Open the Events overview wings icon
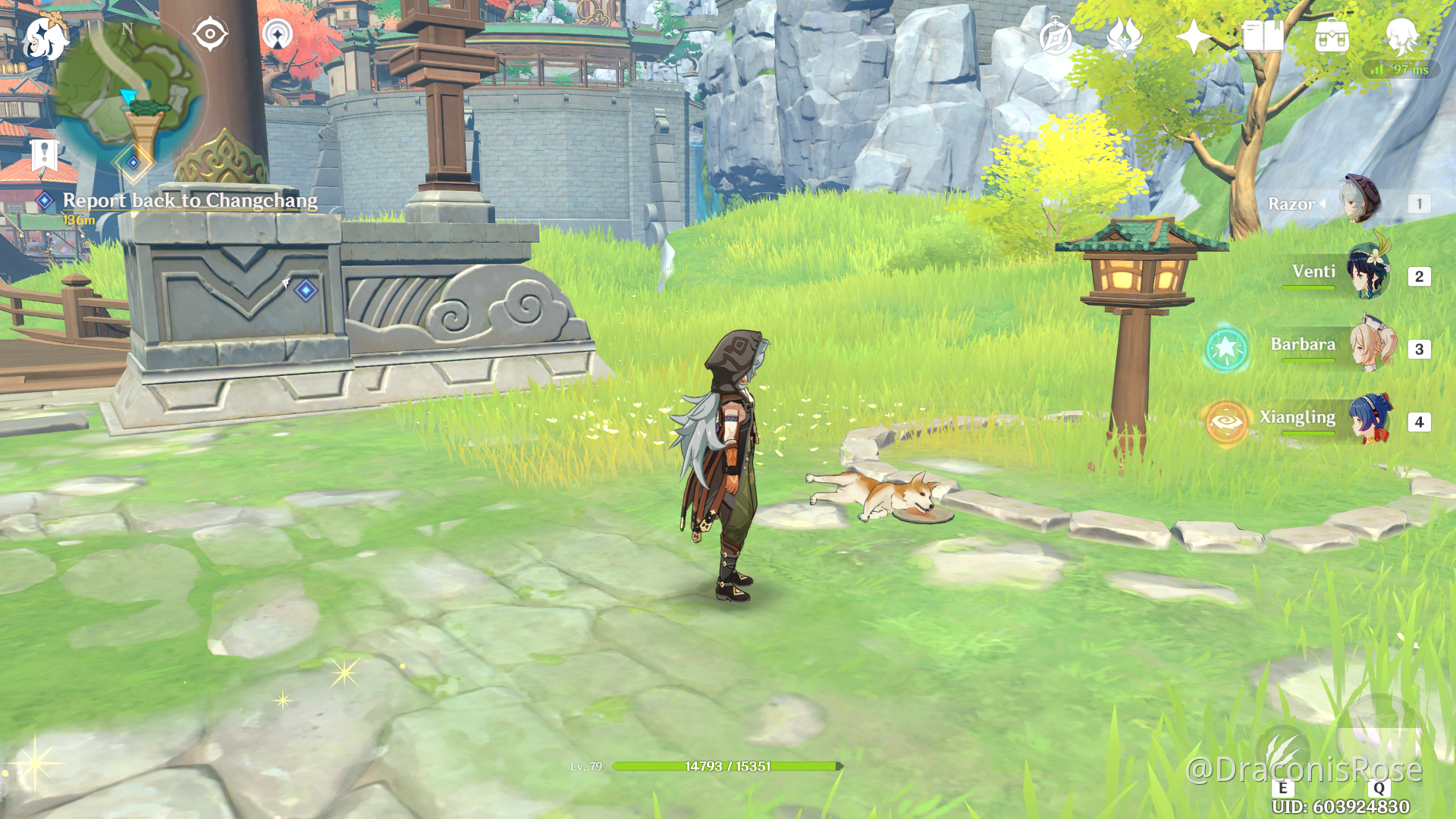This screenshot has height=819, width=1456. point(1125,35)
